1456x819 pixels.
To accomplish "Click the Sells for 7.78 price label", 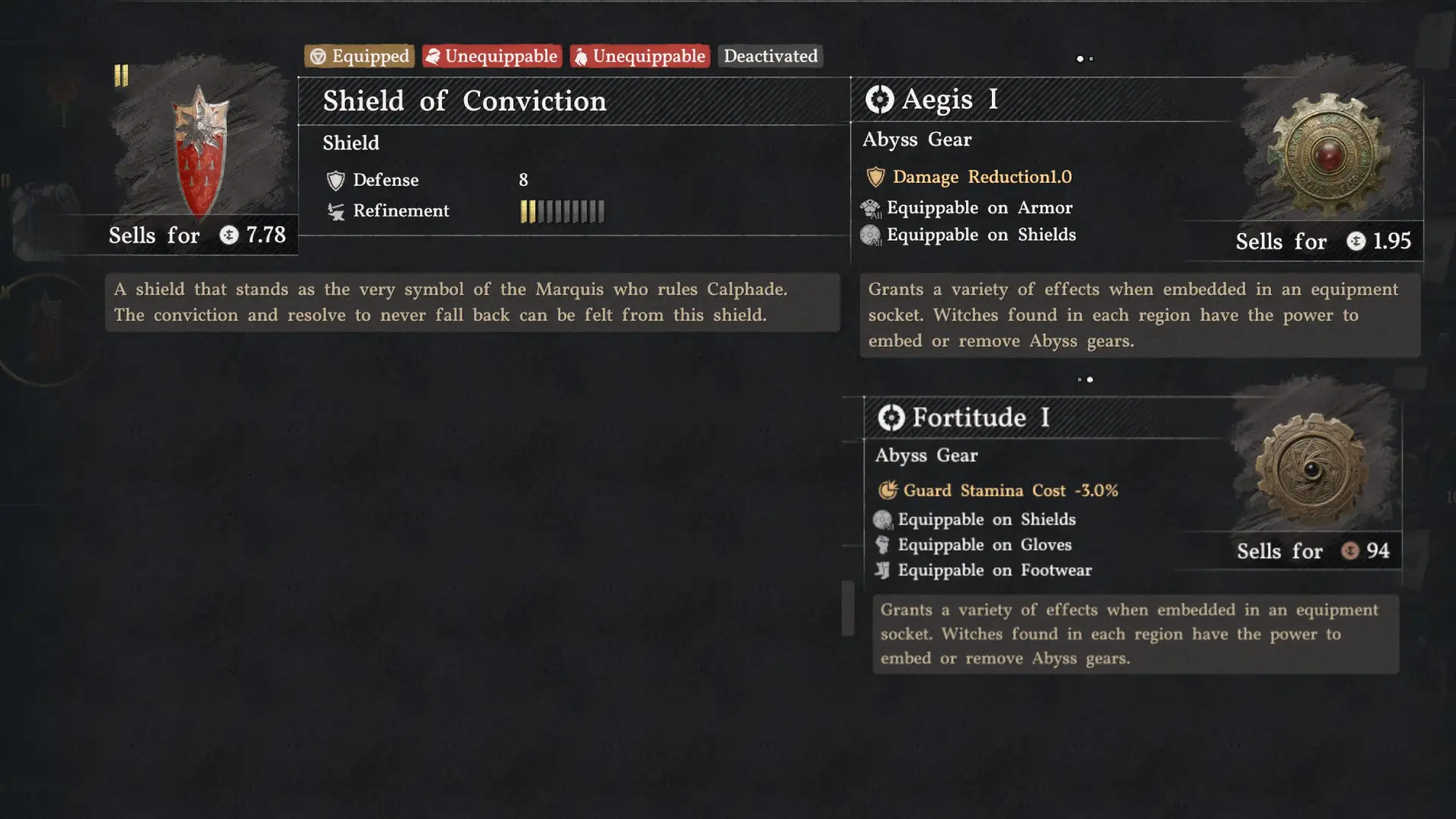I will click(x=197, y=235).
